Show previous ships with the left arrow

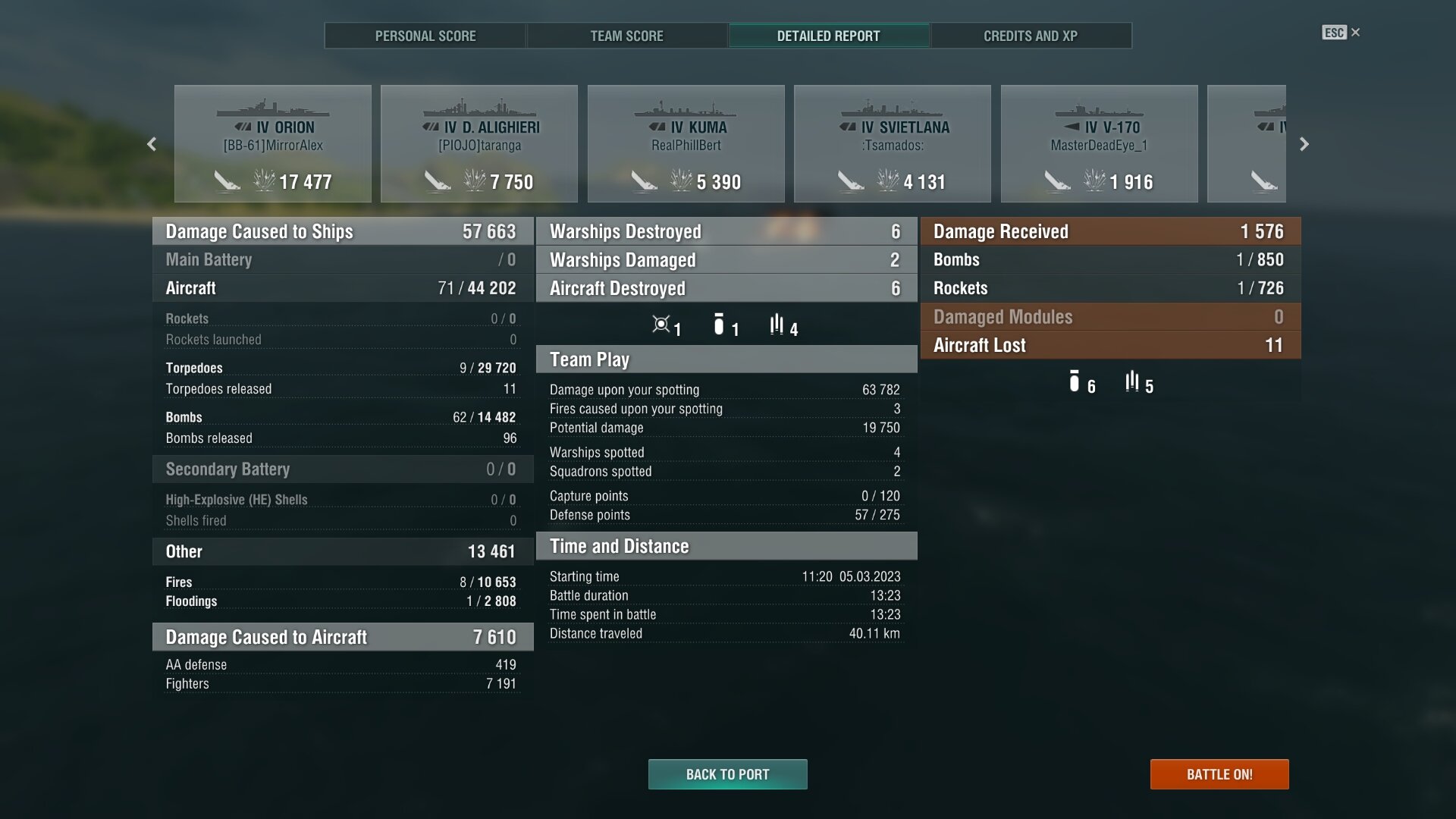[x=152, y=144]
